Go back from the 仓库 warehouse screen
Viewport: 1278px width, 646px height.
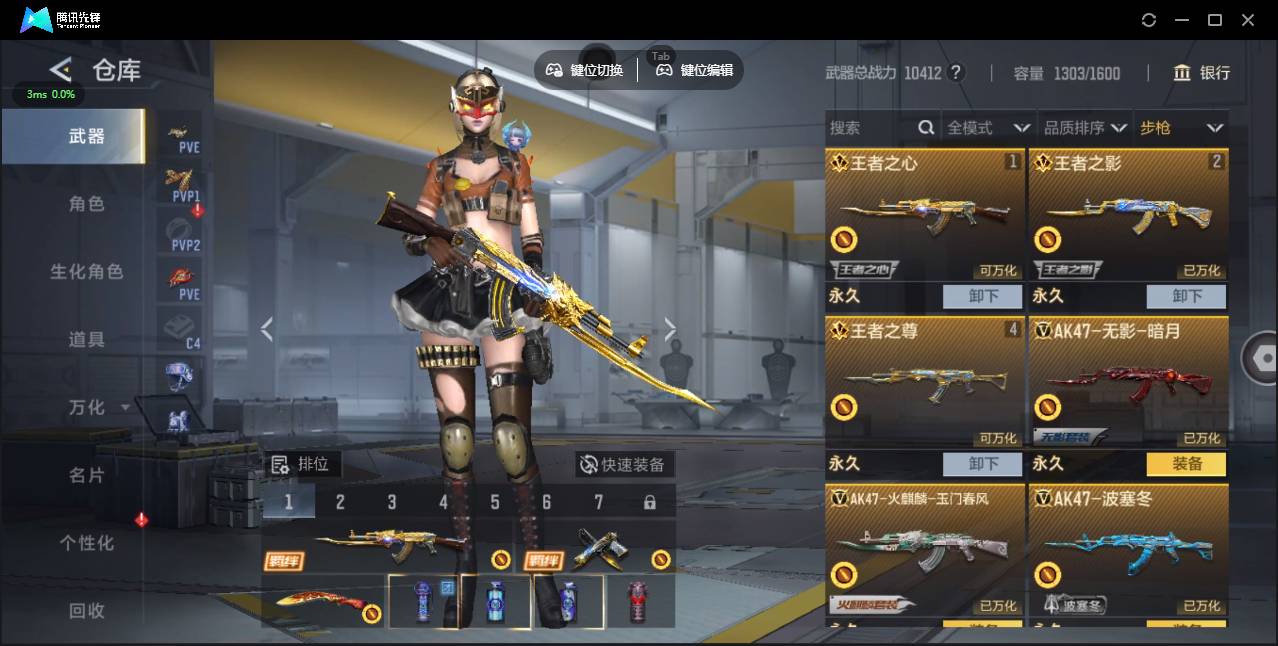(x=61, y=70)
